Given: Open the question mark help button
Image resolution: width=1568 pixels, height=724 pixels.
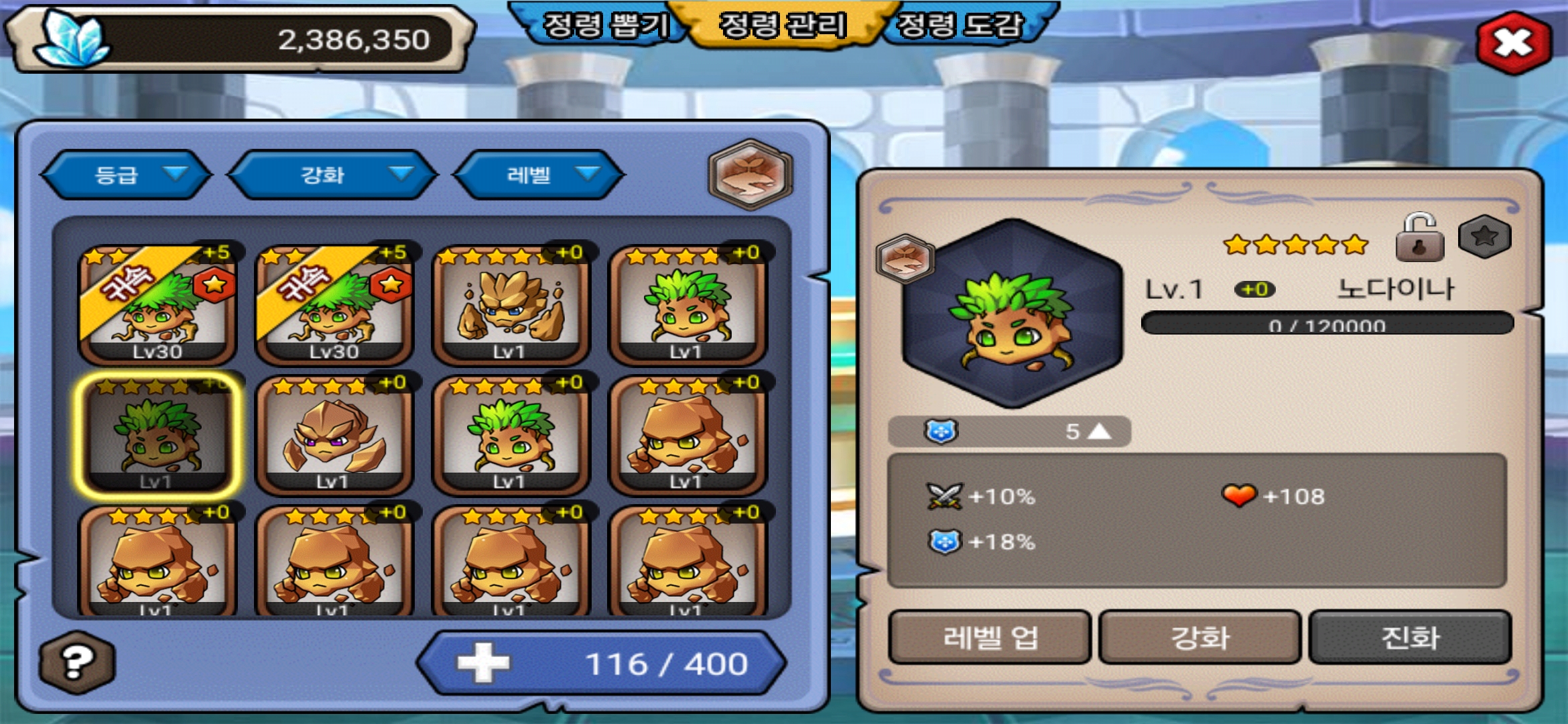Looking at the screenshot, I should click(x=77, y=662).
